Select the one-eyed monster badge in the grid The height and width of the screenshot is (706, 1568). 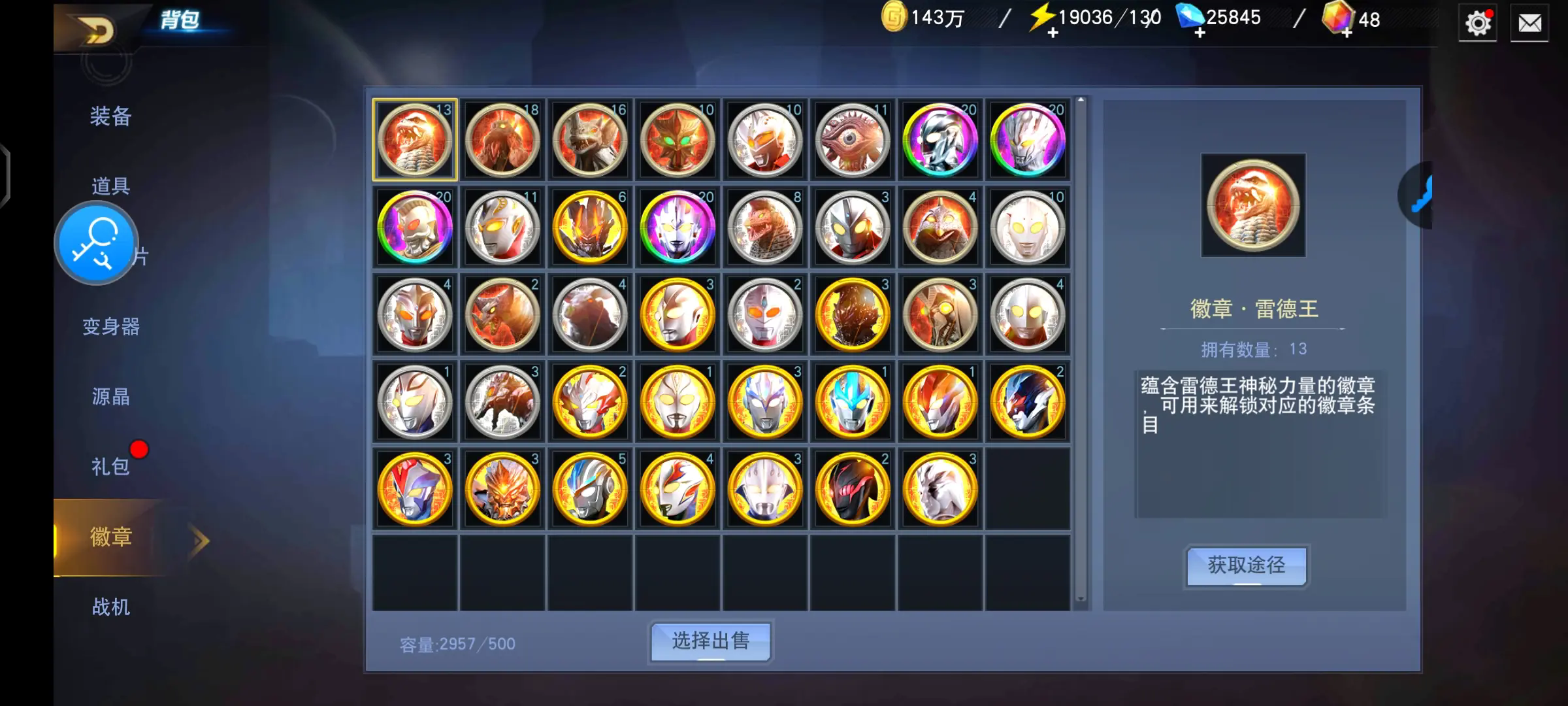[852, 139]
